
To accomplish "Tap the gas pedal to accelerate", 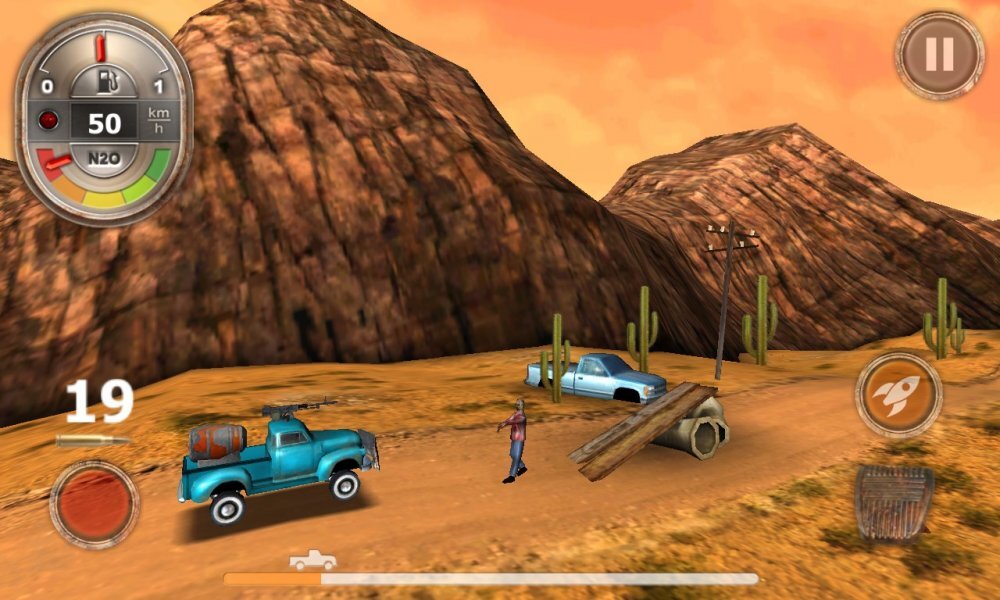I will tap(894, 504).
